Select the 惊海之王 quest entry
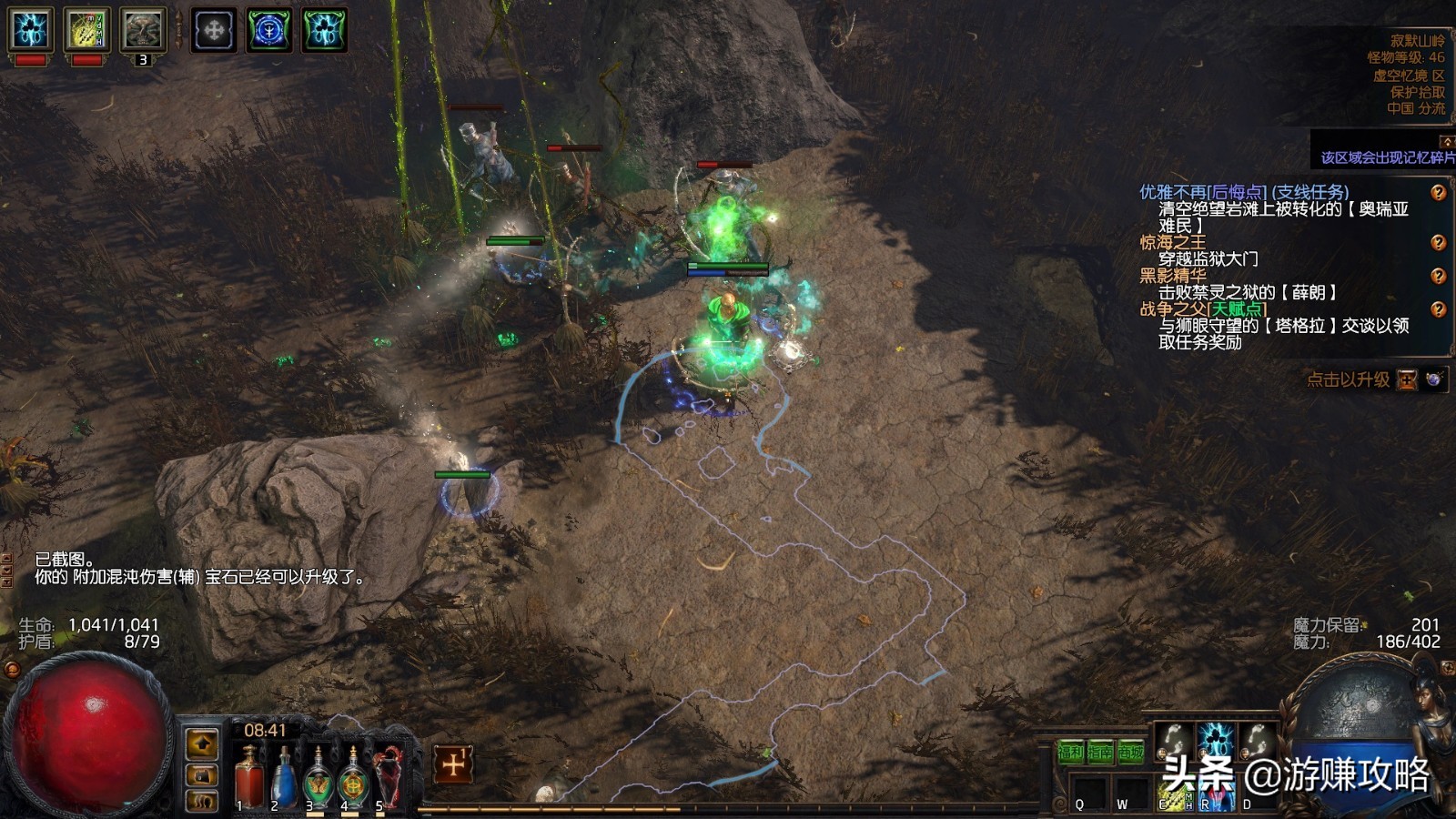 1172,242
